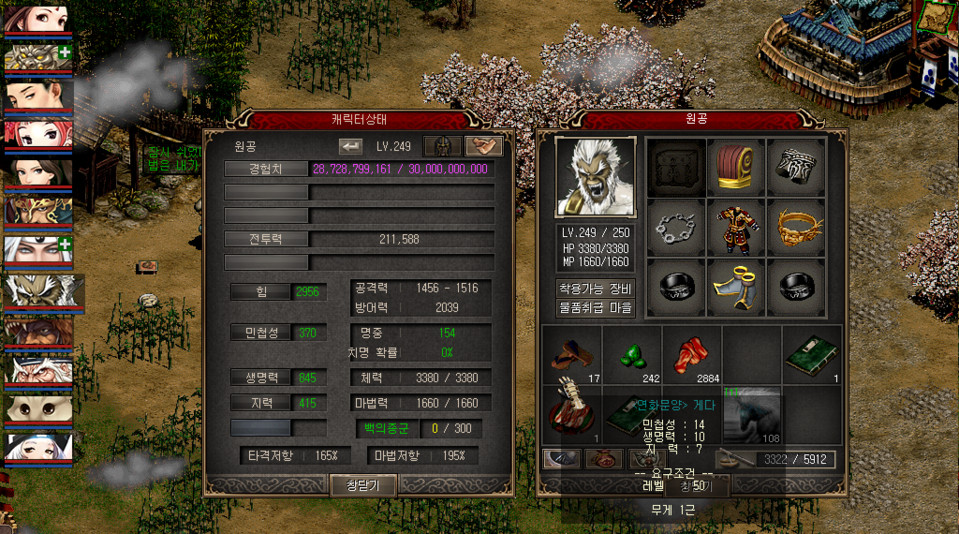Select the green herb stack of 242
The image size is (959, 534).
[x=632, y=354]
